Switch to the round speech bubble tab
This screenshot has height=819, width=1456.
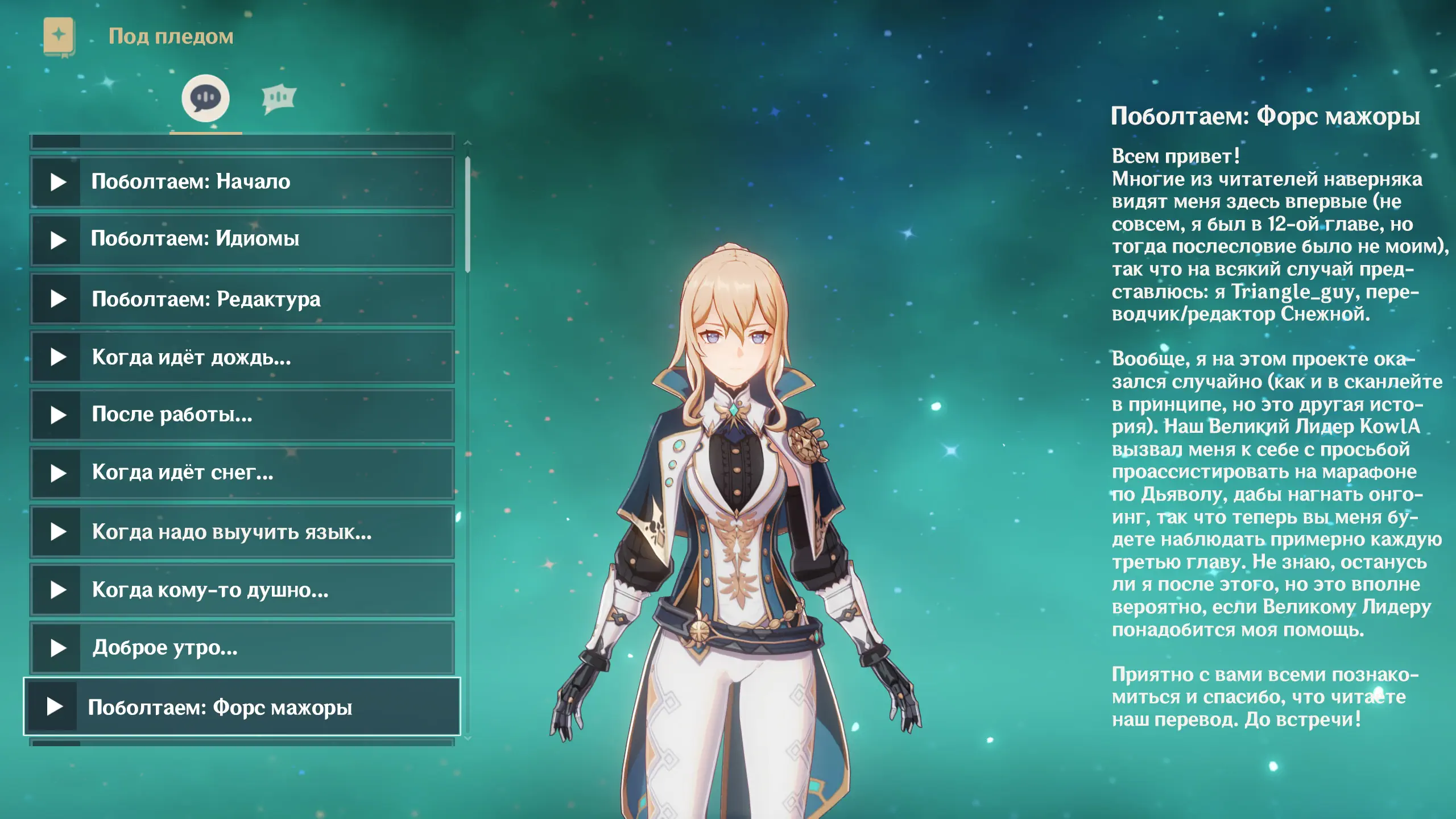205,98
